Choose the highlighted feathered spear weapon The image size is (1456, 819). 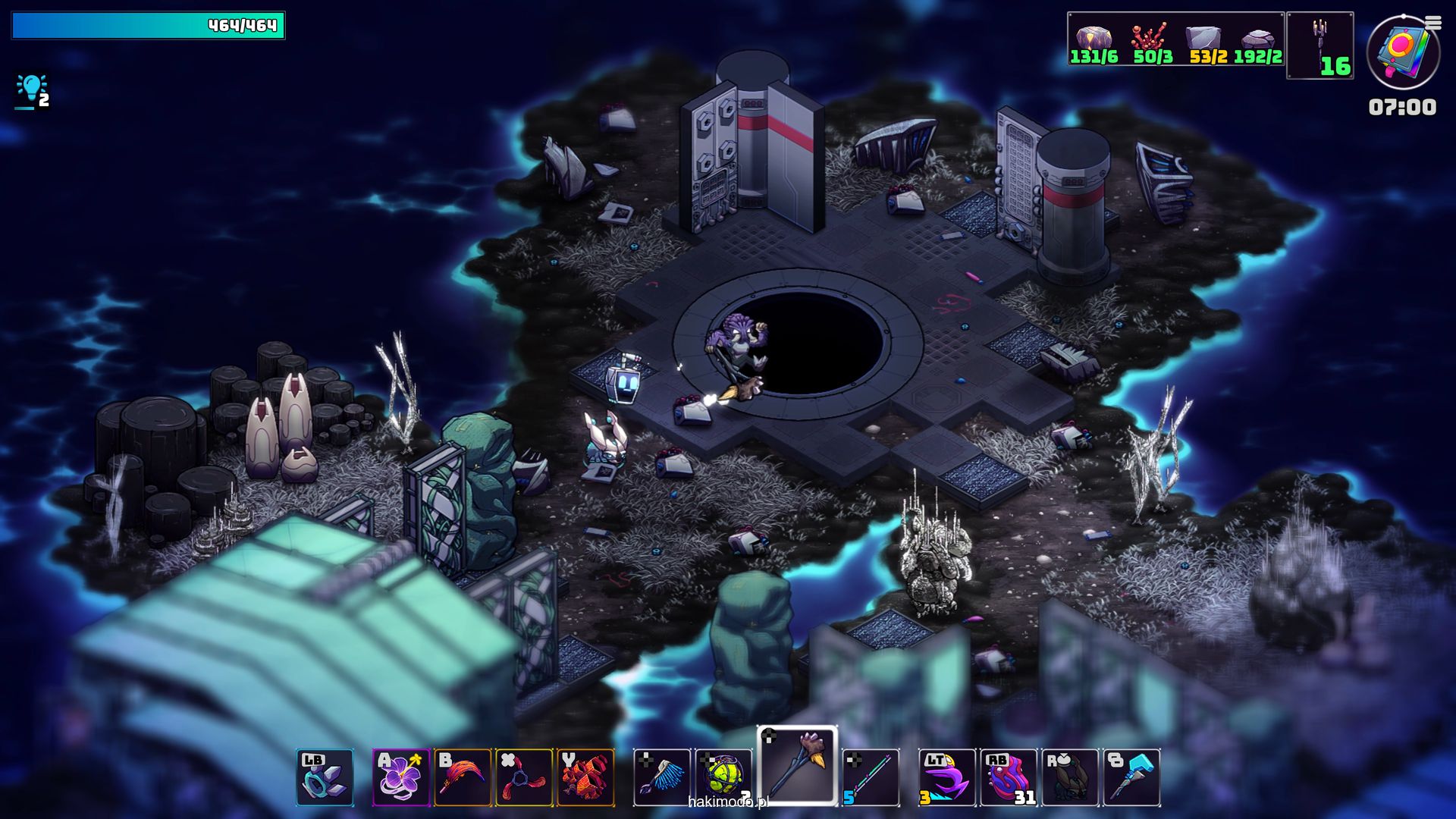797,764
